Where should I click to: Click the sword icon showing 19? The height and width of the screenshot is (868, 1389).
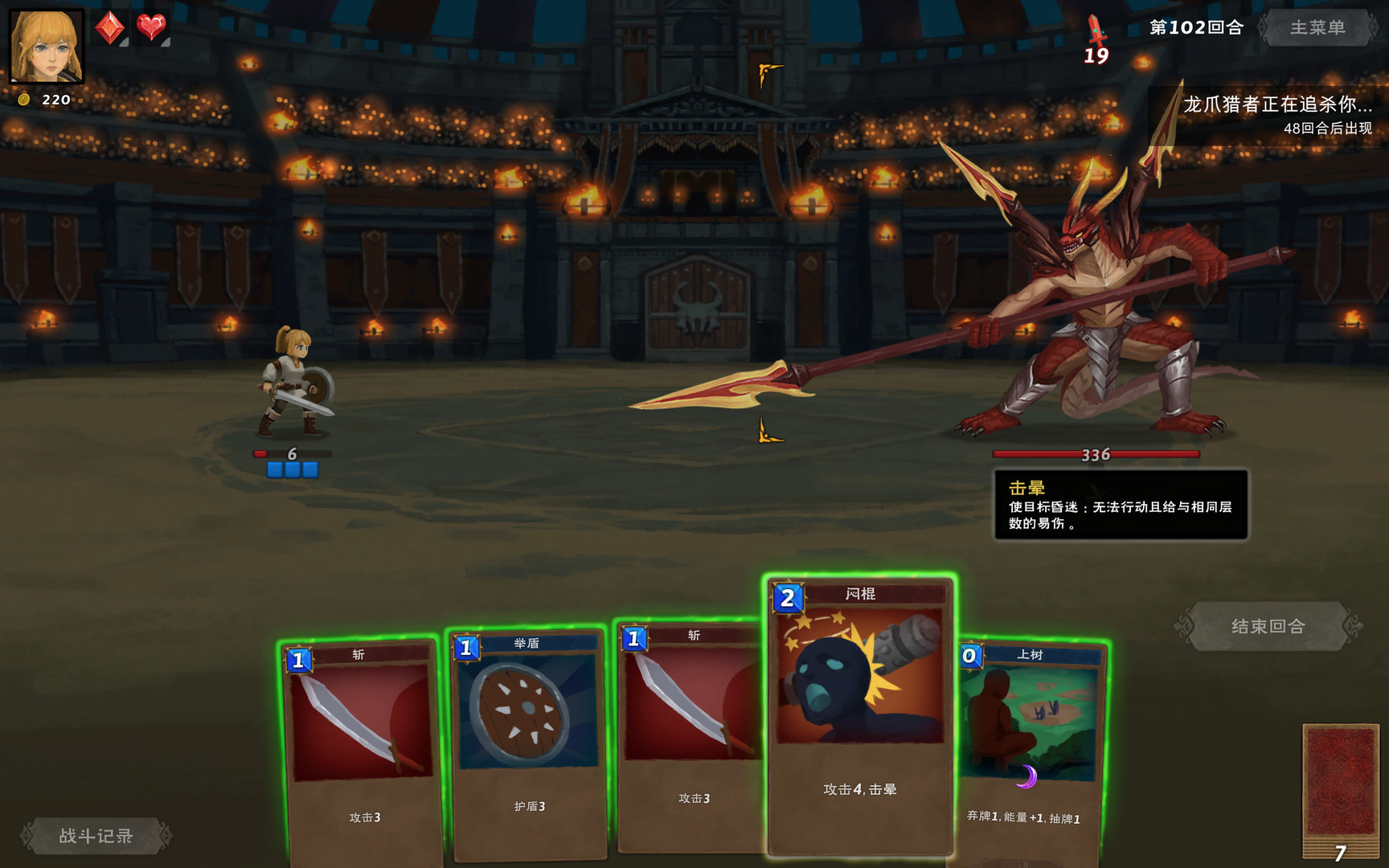click(x=1096, y=36)
